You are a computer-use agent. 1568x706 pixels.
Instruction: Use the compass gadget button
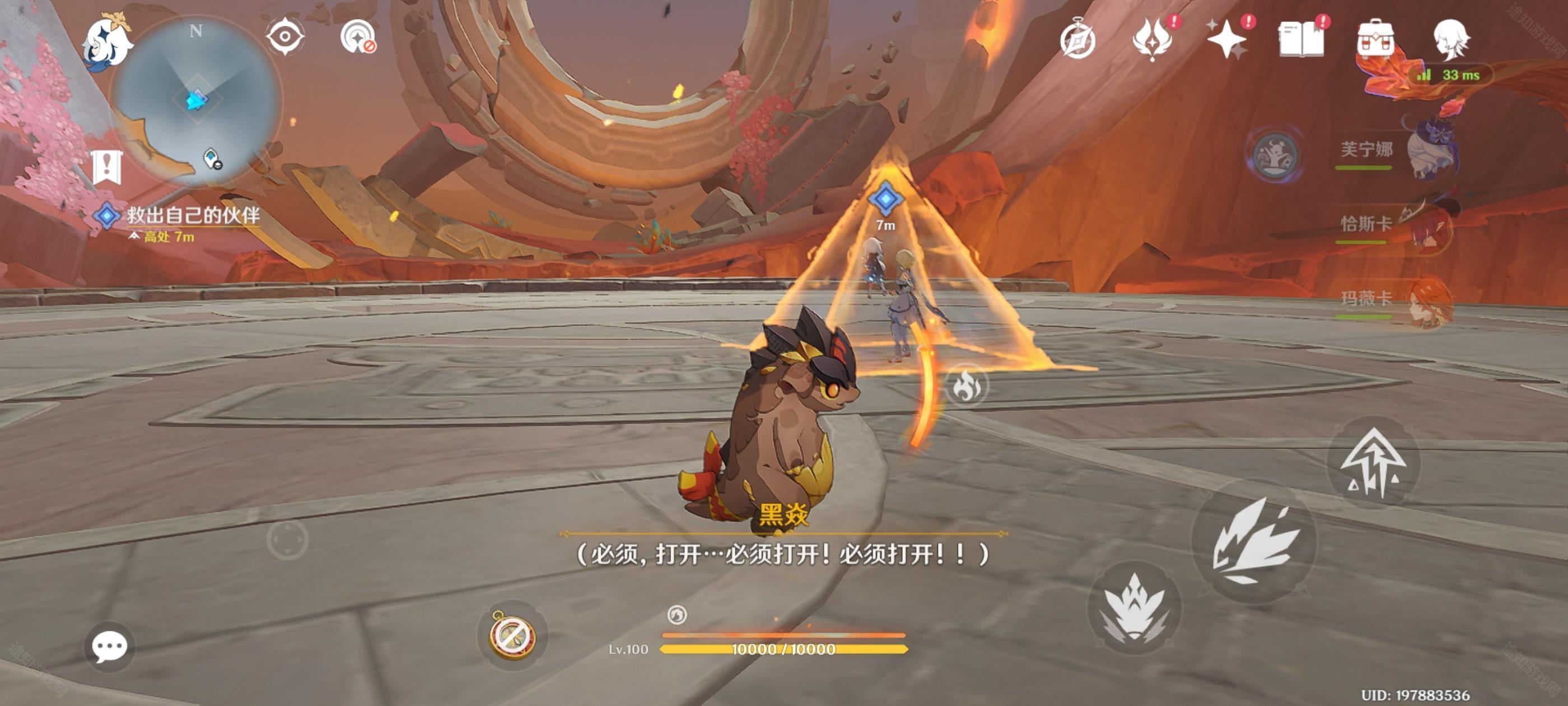click(512, 635)
